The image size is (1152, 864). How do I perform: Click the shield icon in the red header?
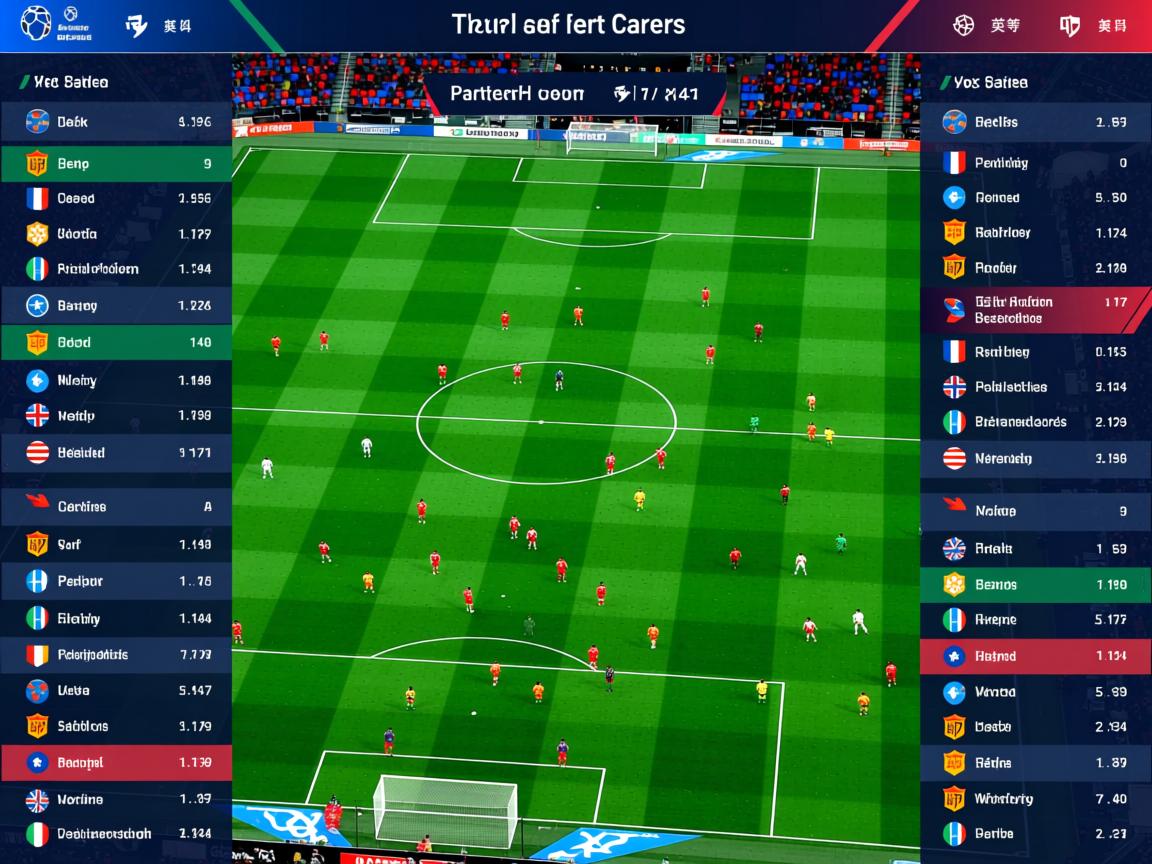[1069, 26]
